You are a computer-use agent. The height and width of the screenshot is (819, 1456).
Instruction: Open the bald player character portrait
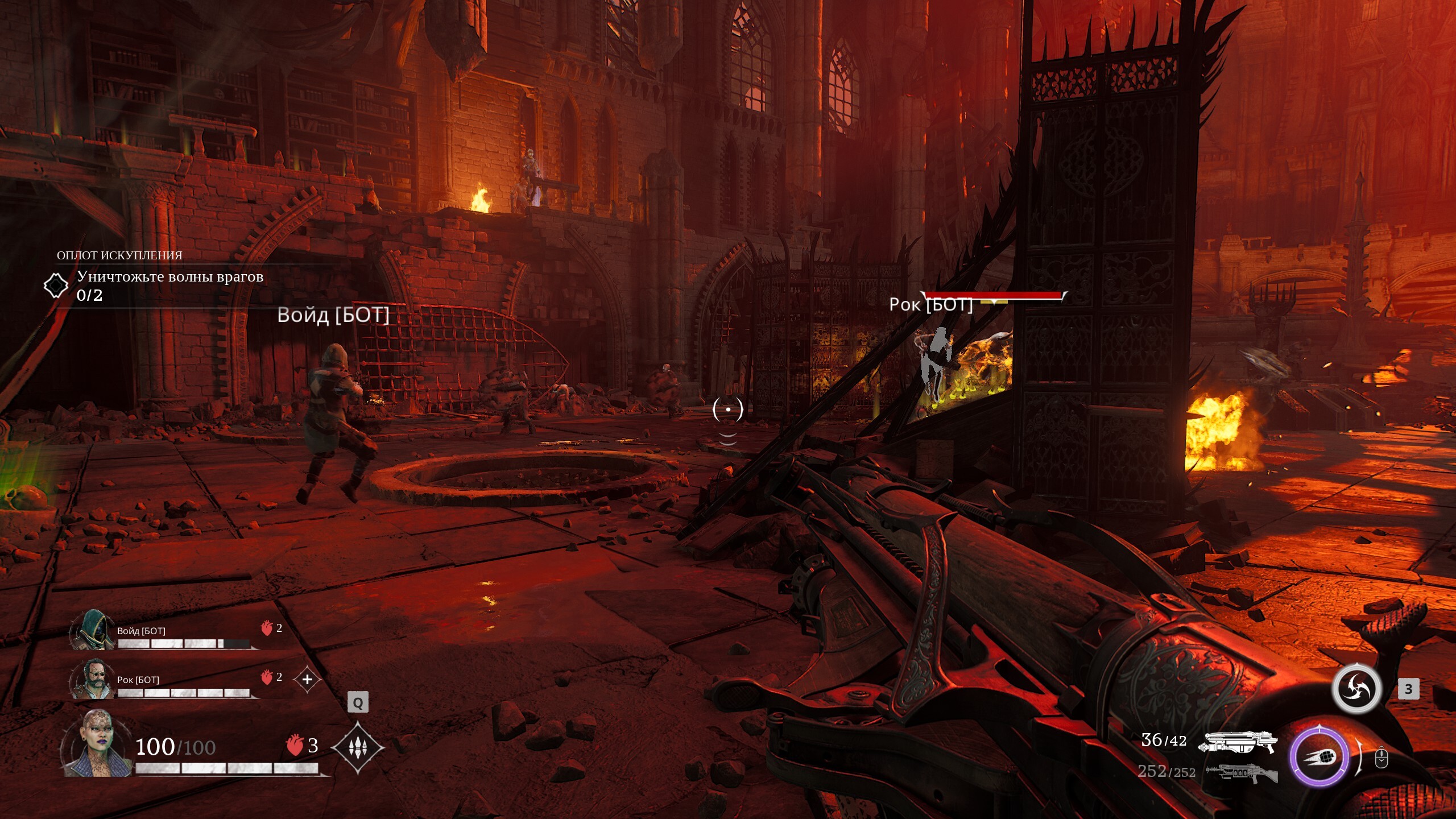pyautogui.click(x=98, y=744)
